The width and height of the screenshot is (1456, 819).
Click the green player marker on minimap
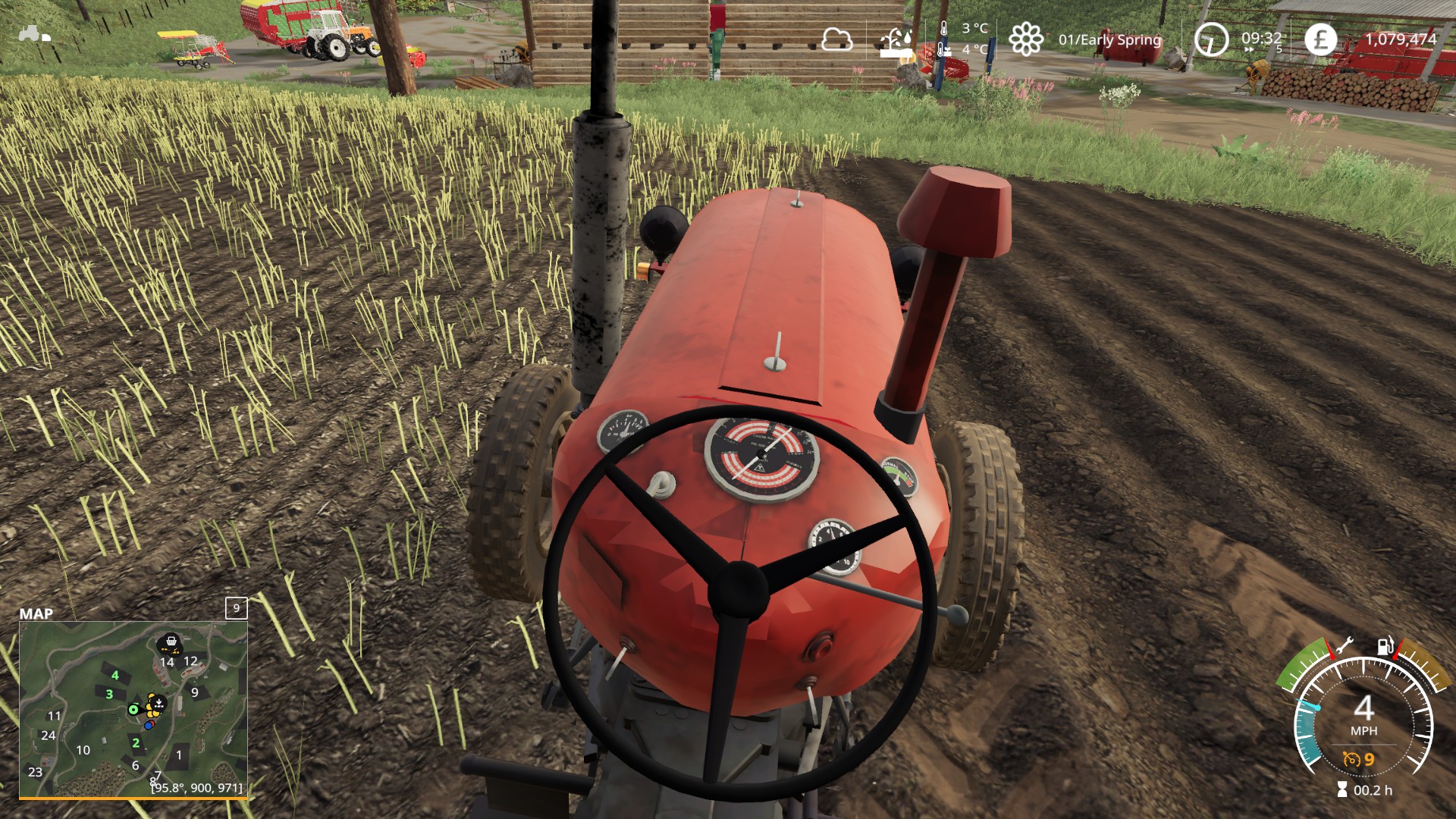133,710
